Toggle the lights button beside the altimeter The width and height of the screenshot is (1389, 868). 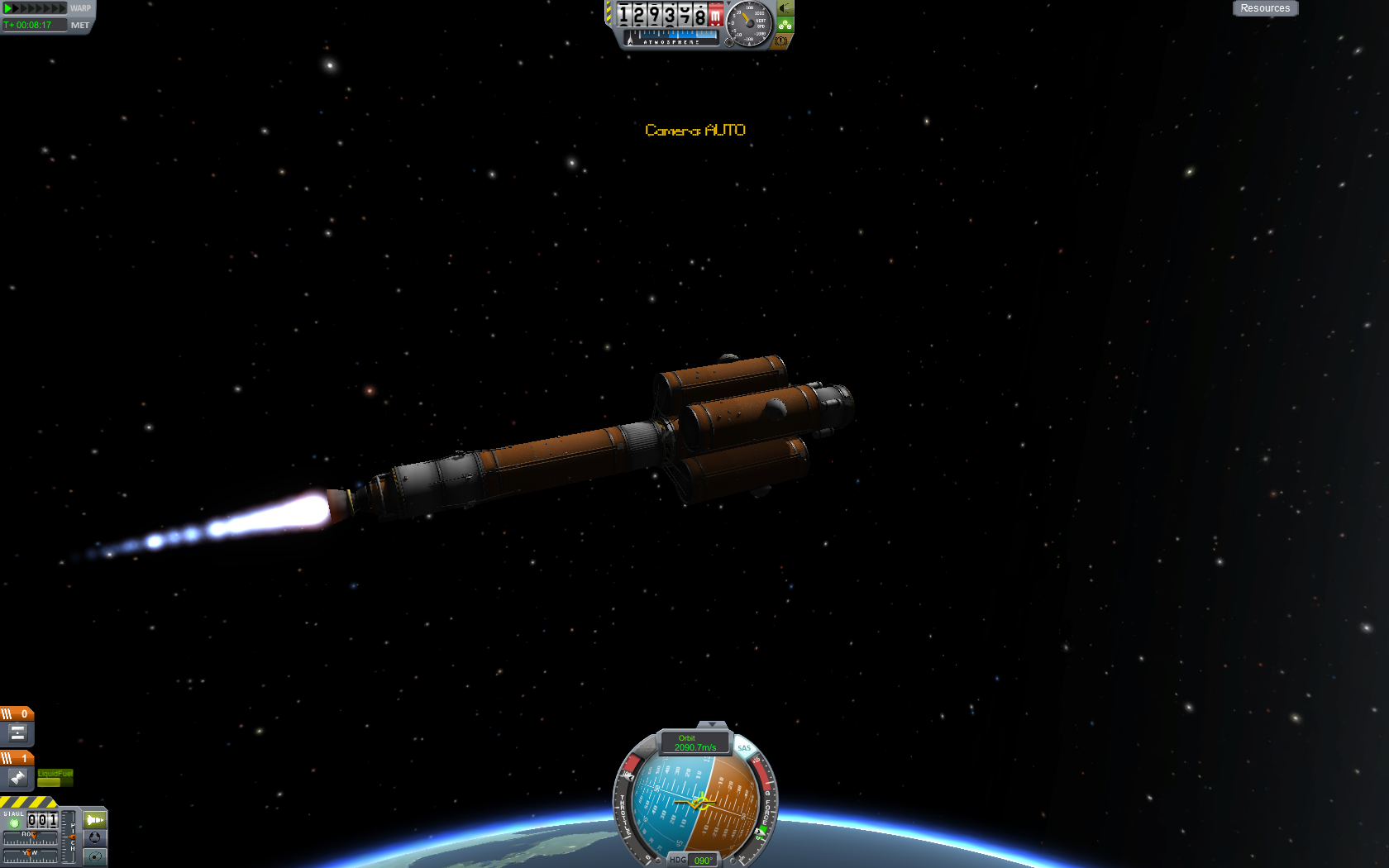[x=785, y=8]
